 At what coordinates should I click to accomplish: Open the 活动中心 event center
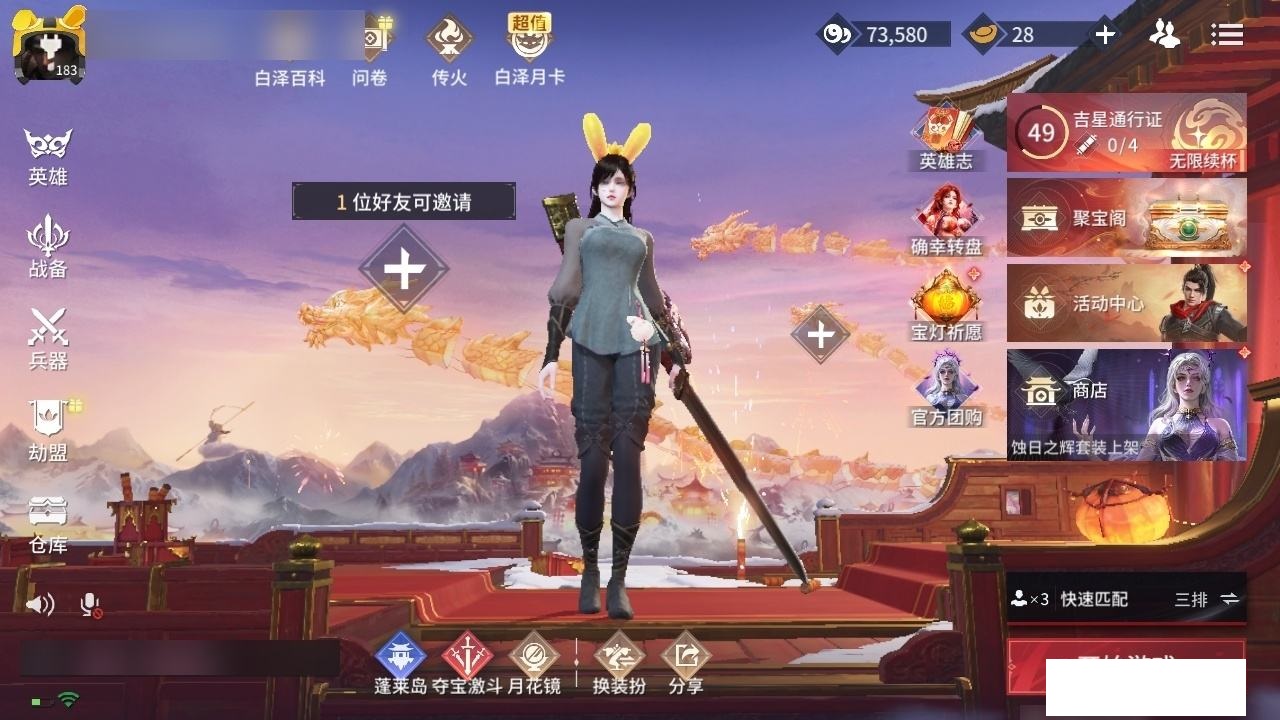click(1126, 303)
